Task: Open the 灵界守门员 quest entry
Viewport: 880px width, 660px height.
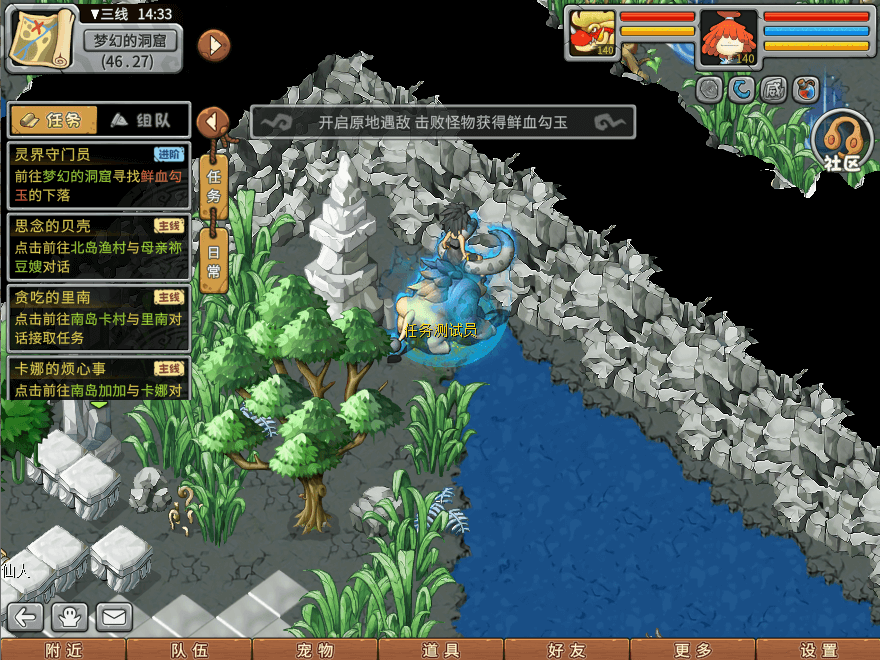Action: click(x=98, y=171)
